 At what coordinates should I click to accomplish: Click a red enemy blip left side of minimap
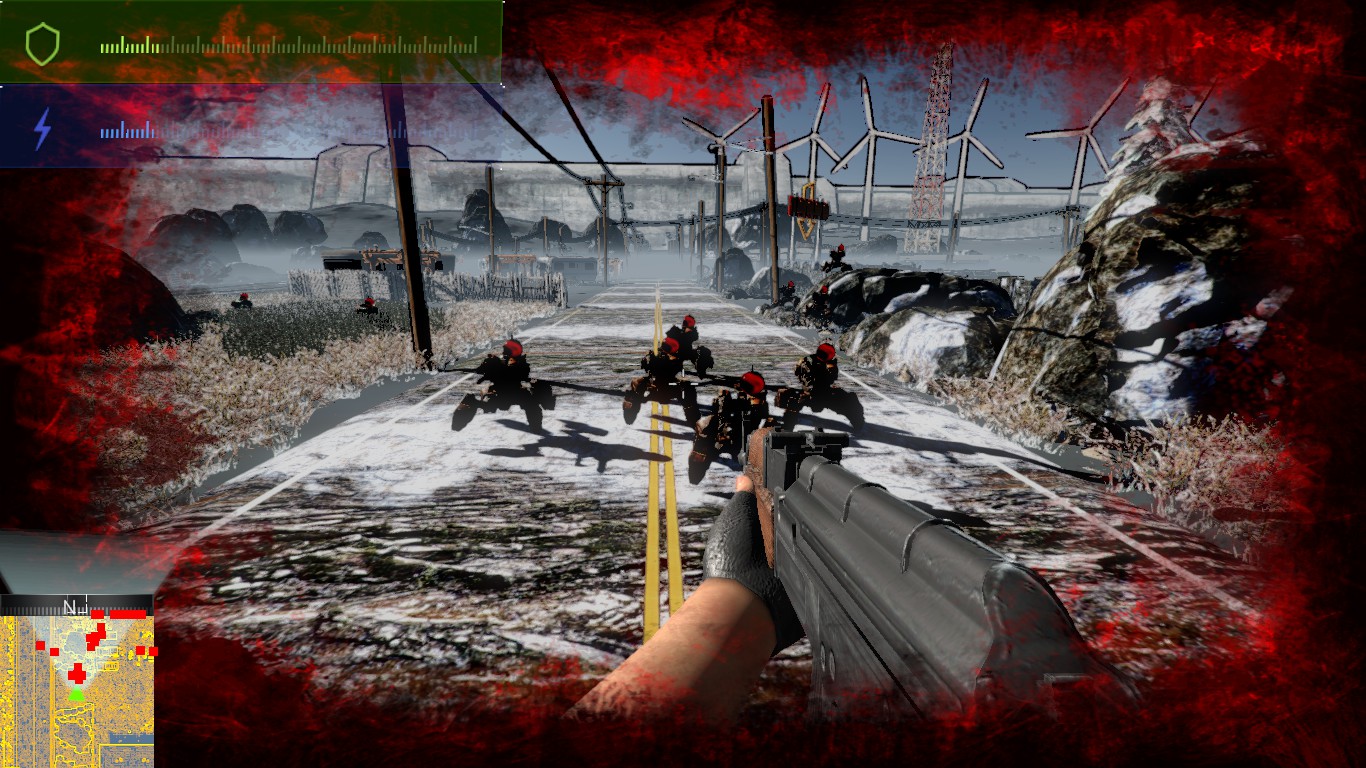tap(41, 645)
